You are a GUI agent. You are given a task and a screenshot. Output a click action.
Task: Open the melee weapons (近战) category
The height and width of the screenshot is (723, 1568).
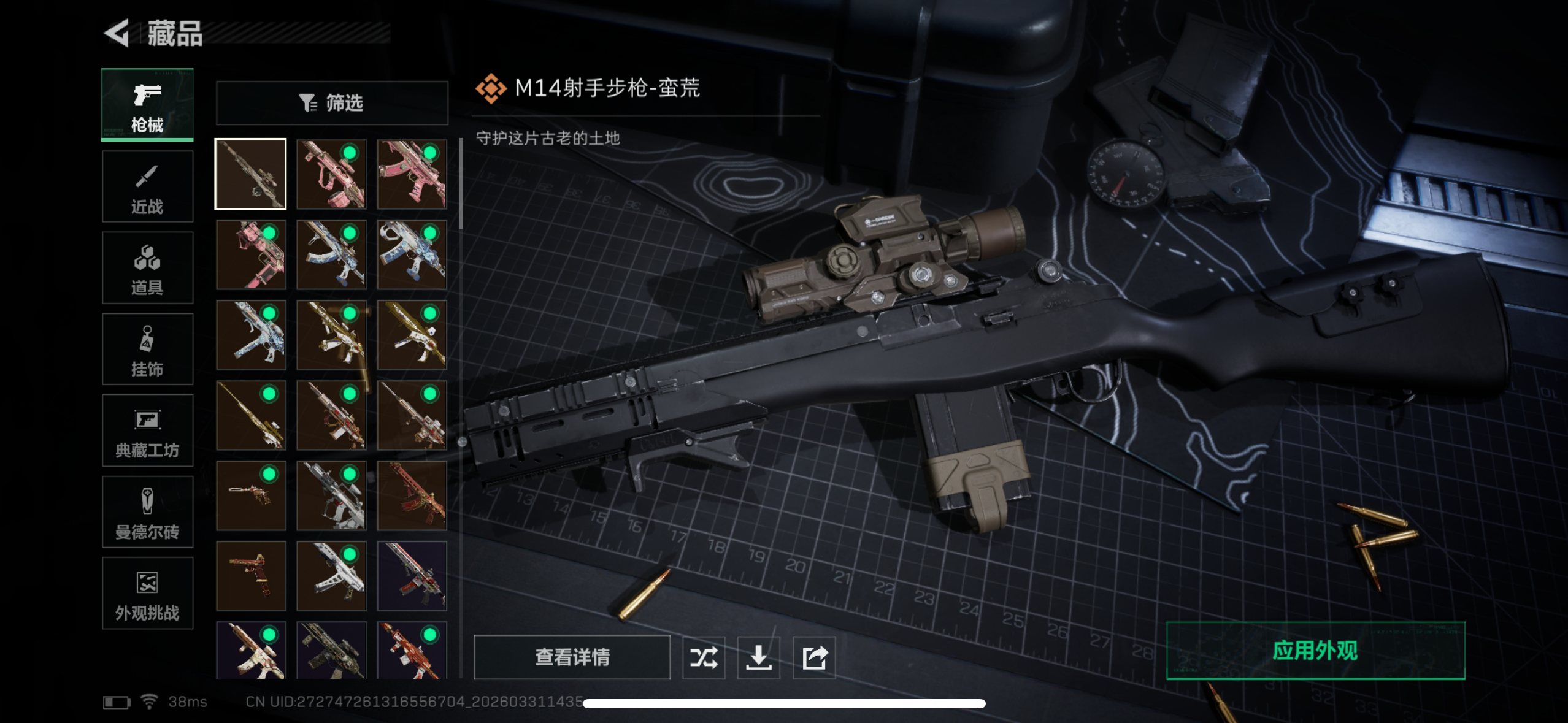point(147,186)
